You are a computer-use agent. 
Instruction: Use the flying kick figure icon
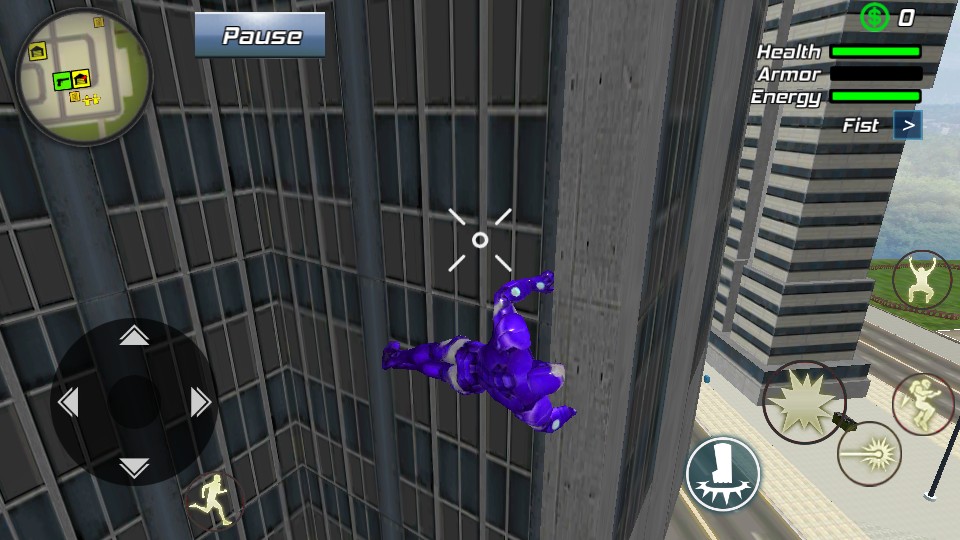pyautogui.click(x=922, y=404)
